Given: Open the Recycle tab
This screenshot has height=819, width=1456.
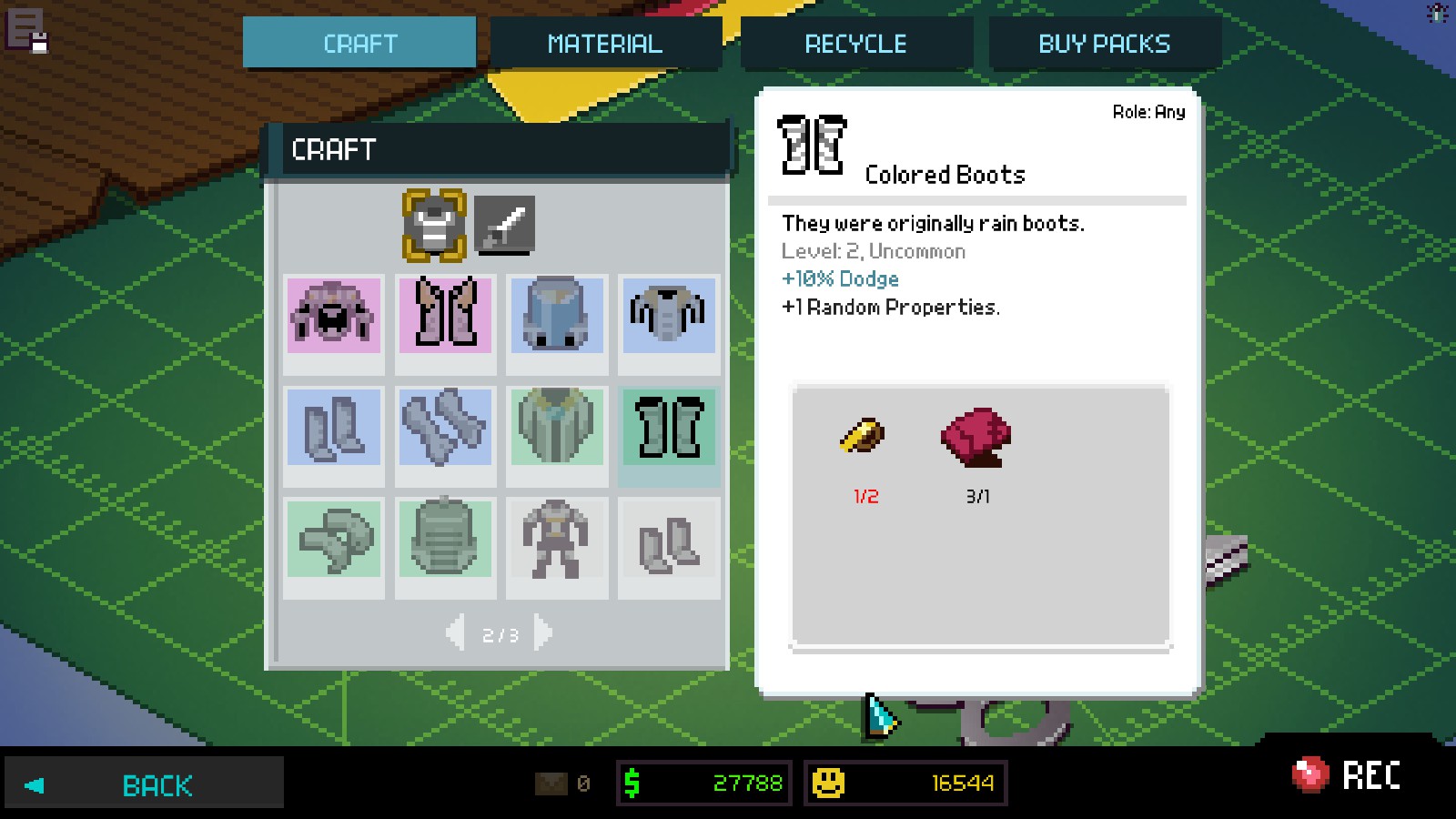Looking at the screenshot, I should tap(855, 43).
